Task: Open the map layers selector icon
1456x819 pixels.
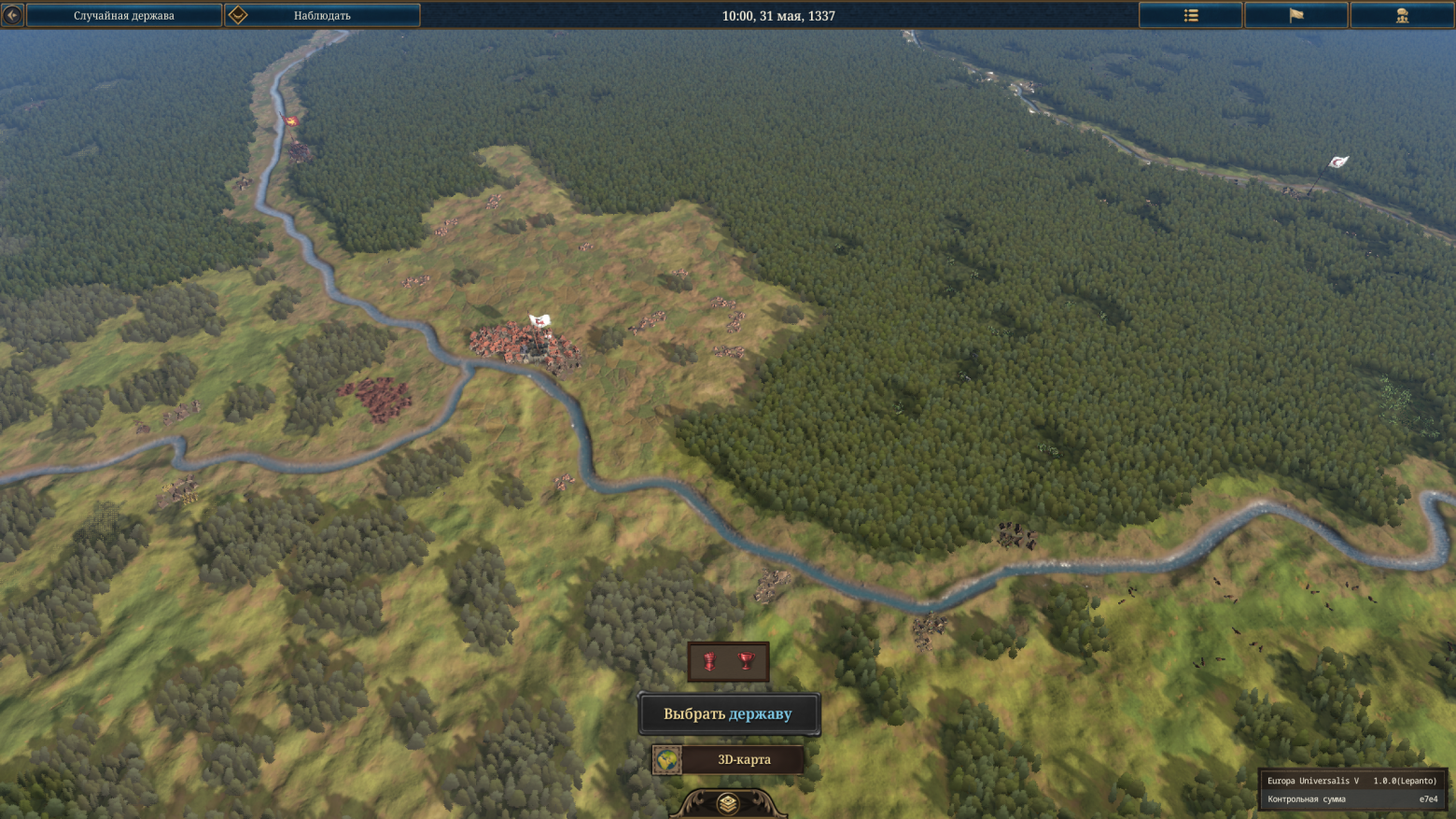Action: pos(728,803)
